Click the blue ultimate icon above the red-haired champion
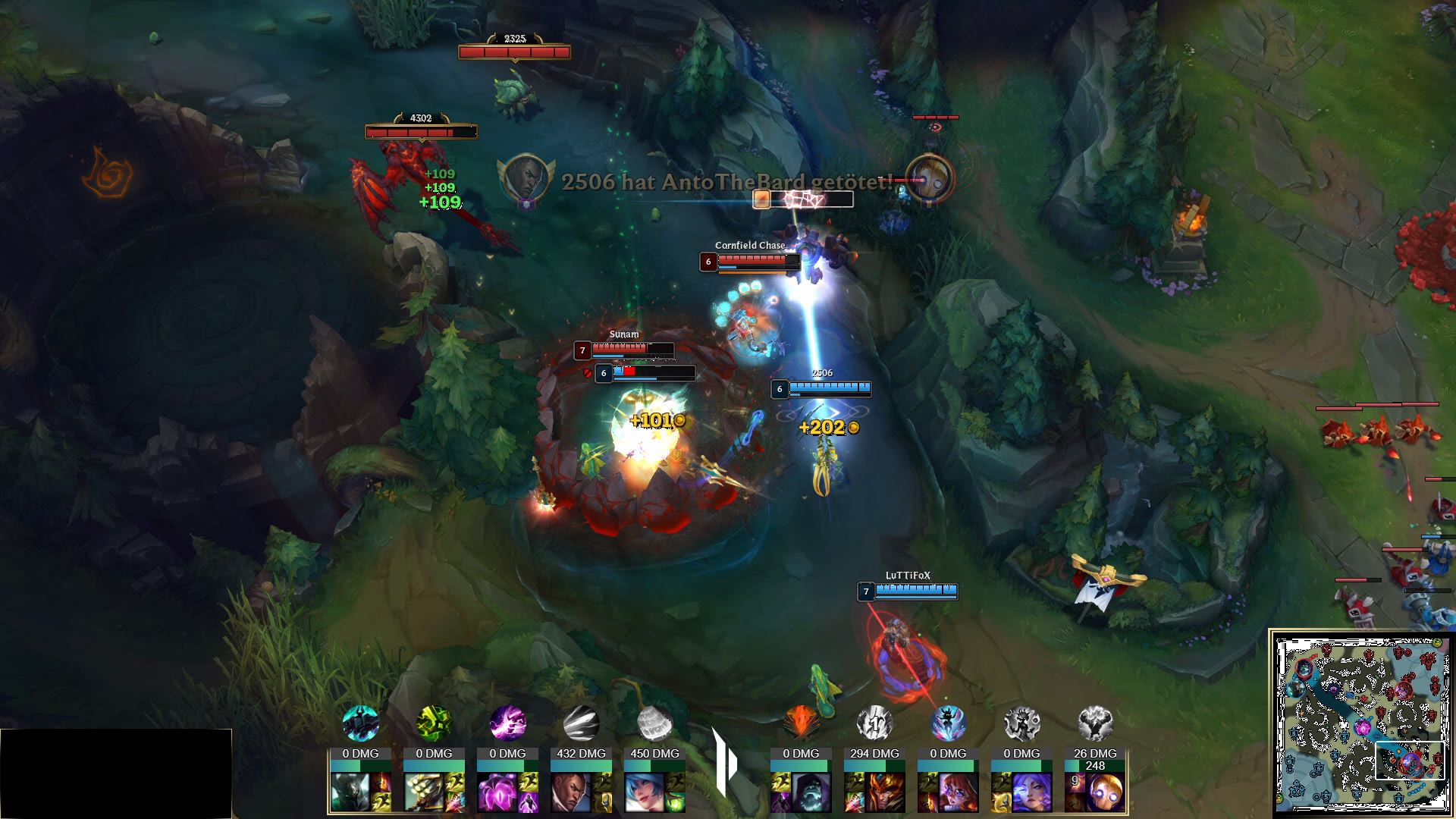 point(948,723)
